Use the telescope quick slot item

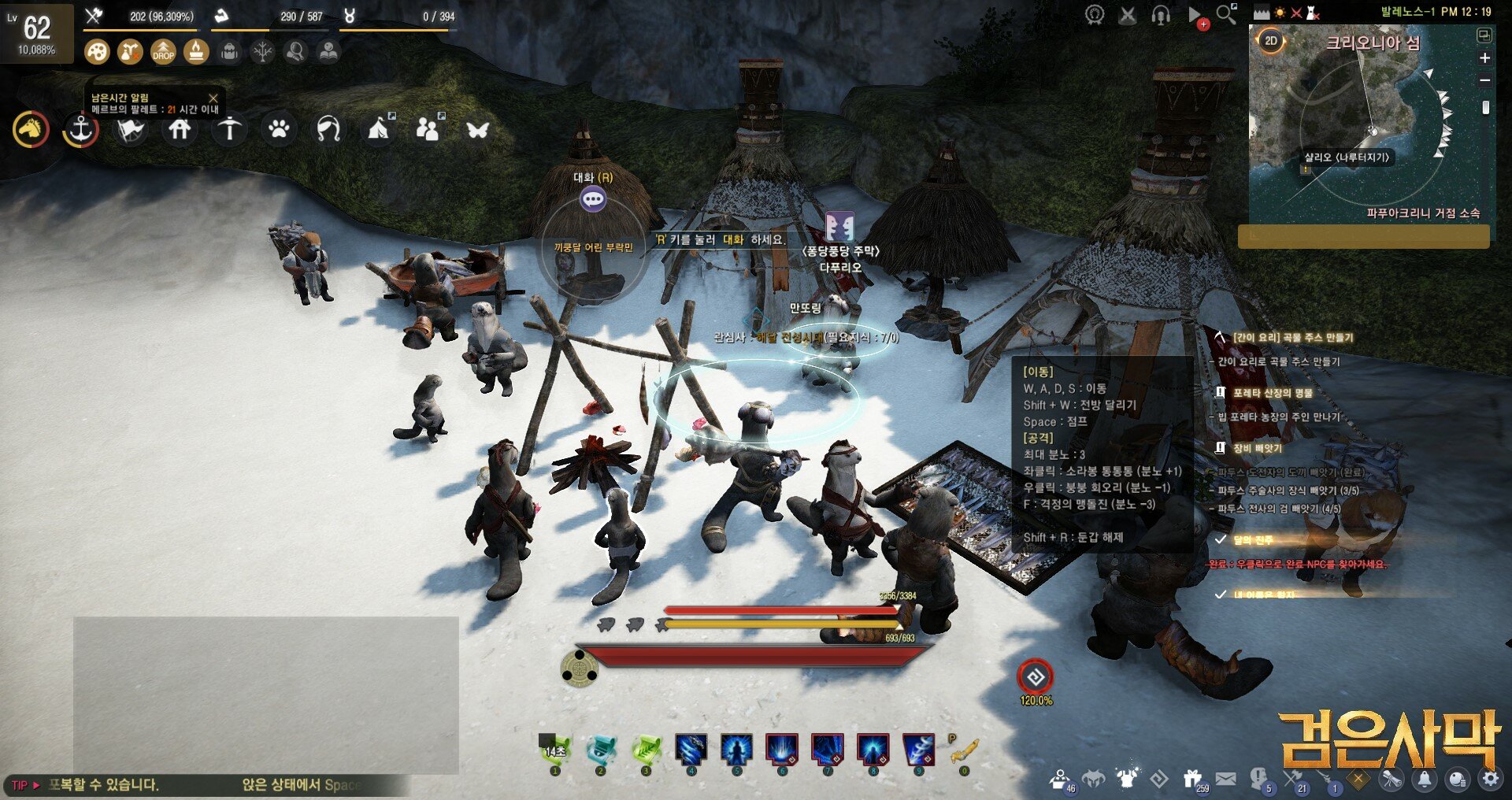click(963, 752)
